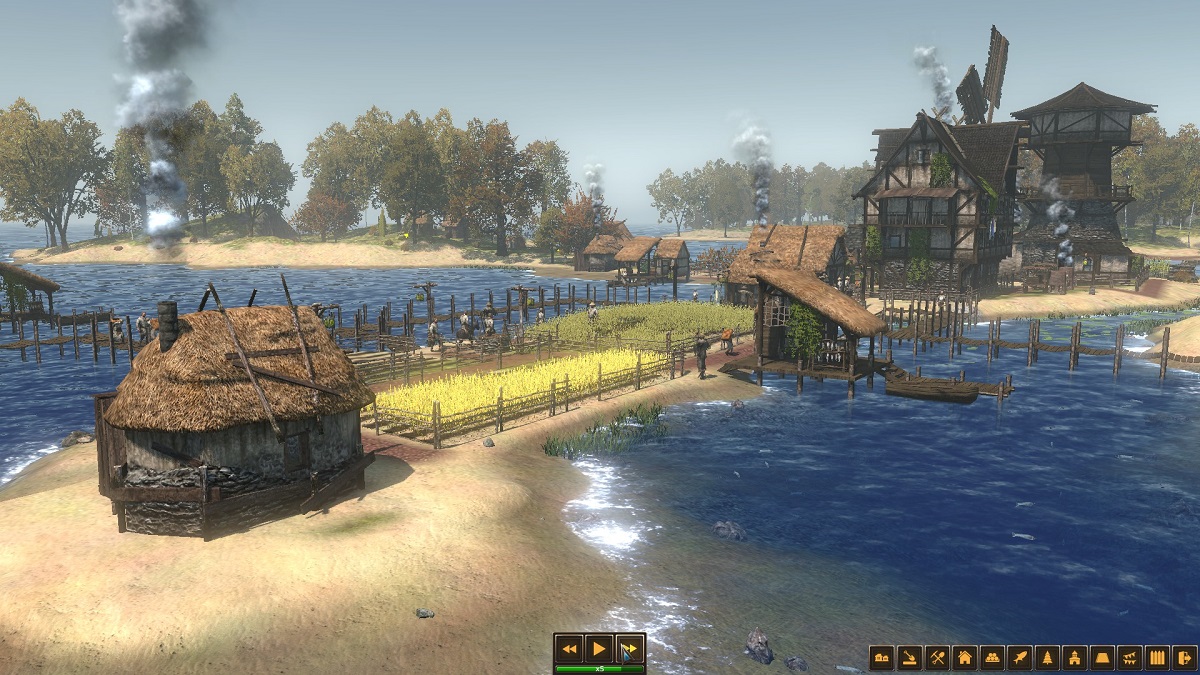1200x675 pixels.
Task: Speed up game with fast-forward arrows
Action: (x=629, y=648)
